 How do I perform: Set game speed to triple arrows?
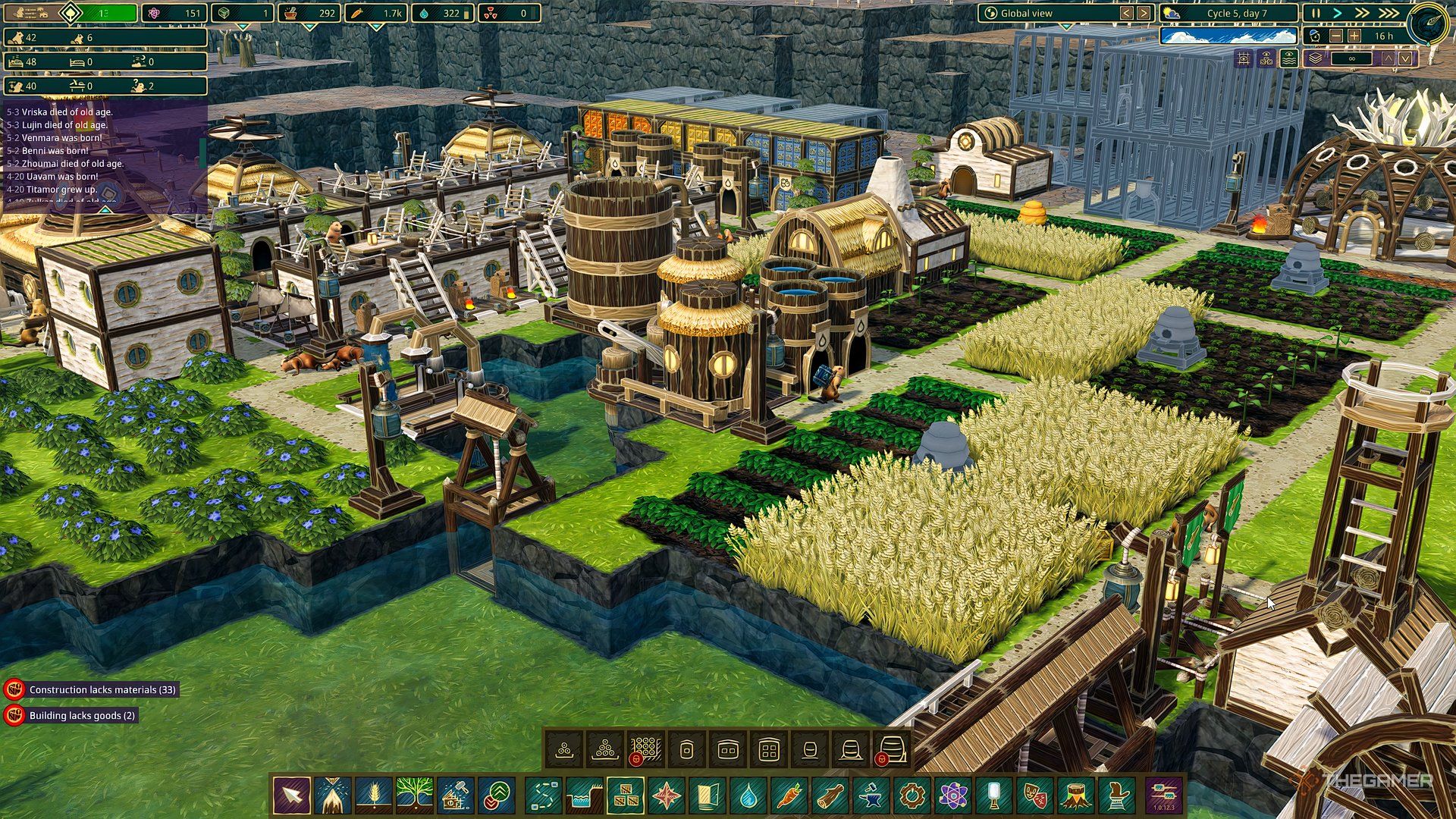tap(1388, 14)
